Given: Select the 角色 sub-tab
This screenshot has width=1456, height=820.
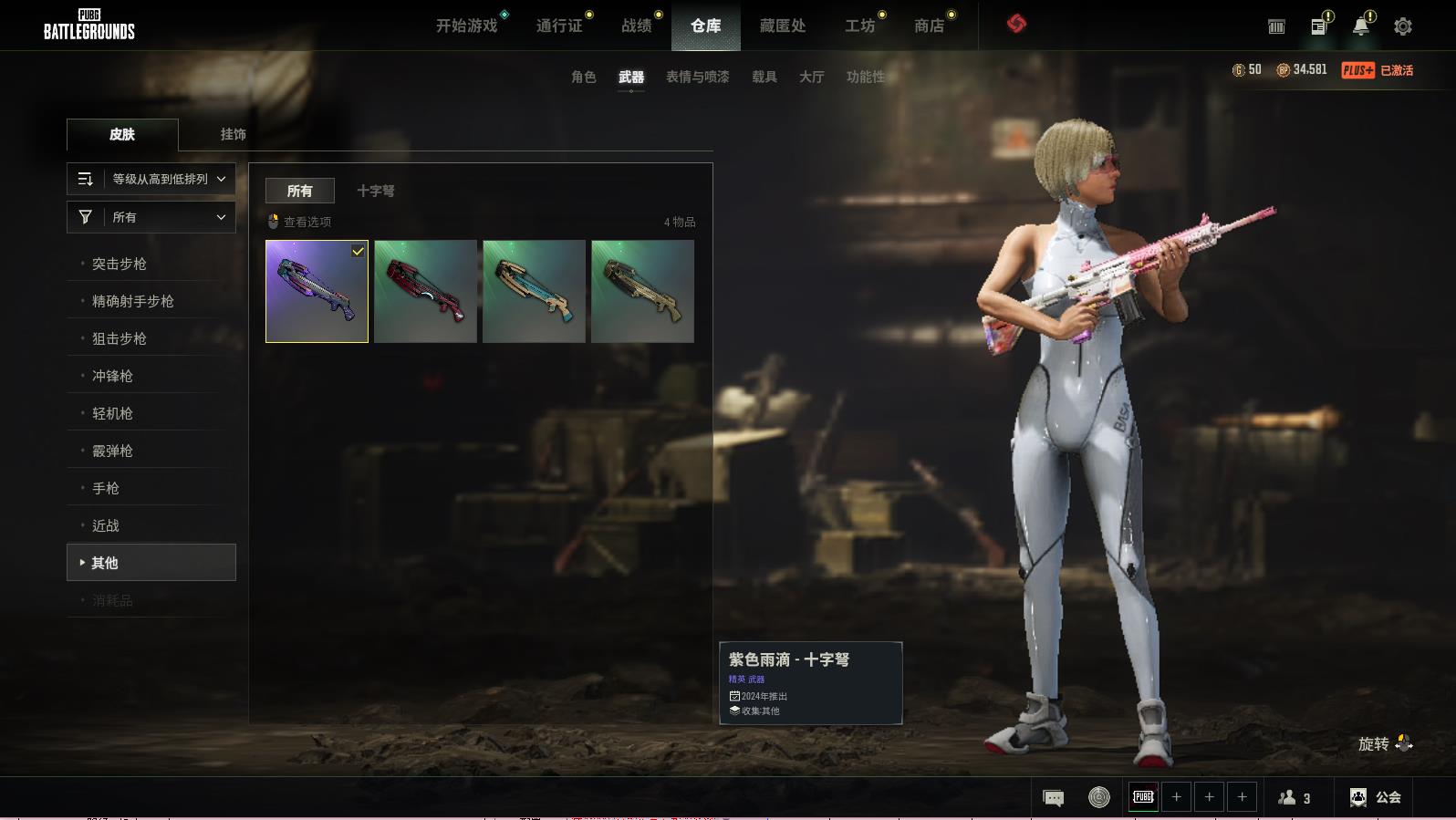Looking at the screenshot, I should tap(583, 77).
